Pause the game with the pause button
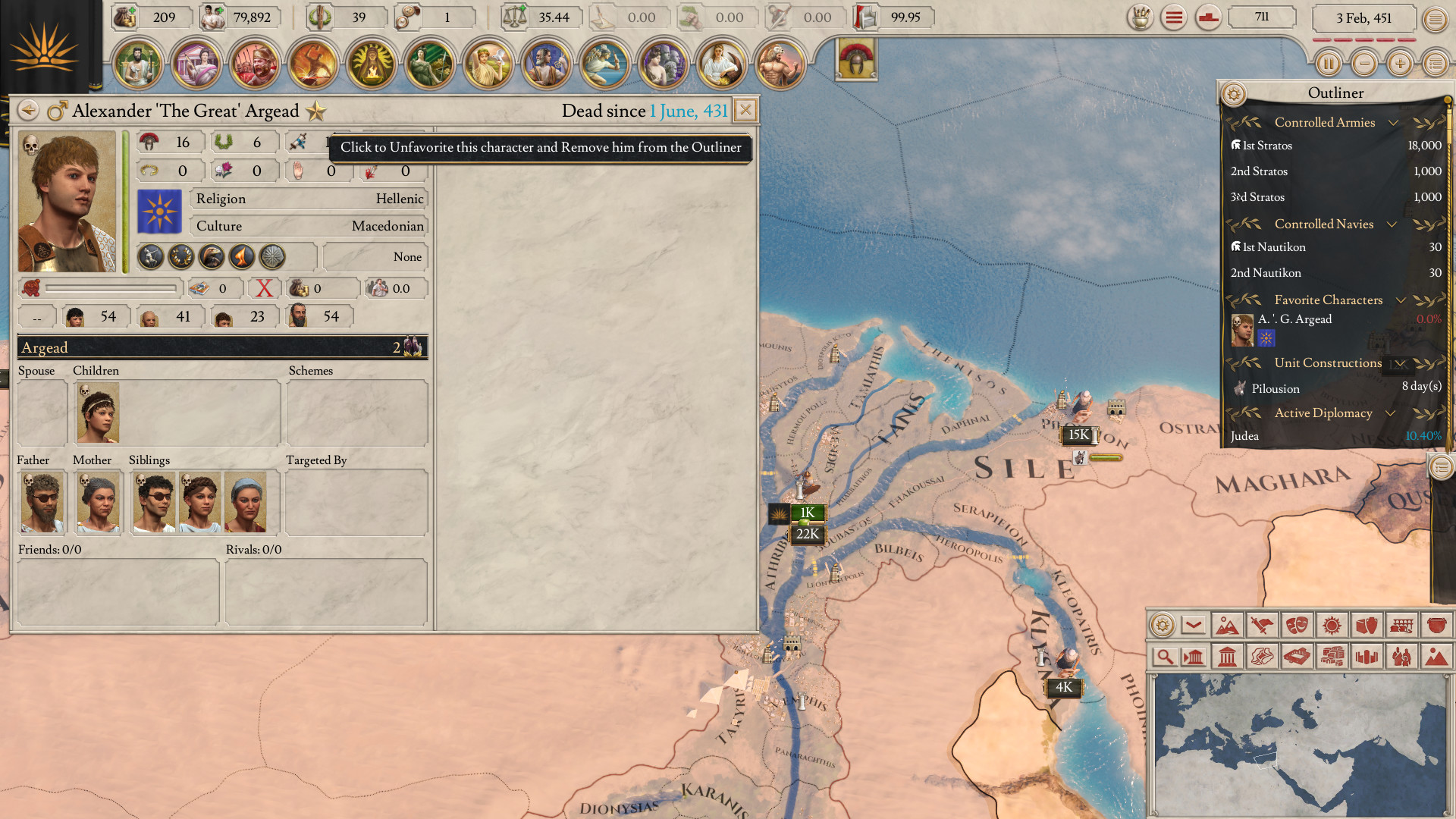 [x=1328, y=64]
